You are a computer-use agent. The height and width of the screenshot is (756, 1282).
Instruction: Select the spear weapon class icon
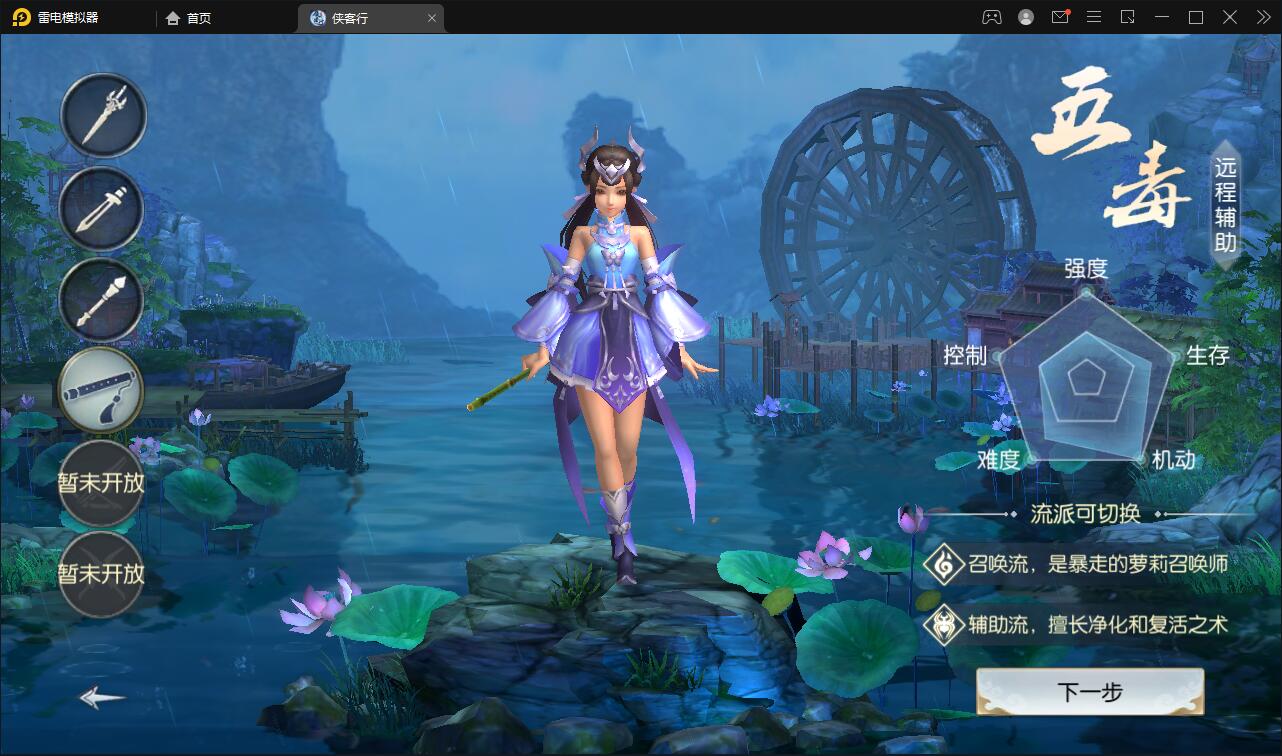pos(103,115)
